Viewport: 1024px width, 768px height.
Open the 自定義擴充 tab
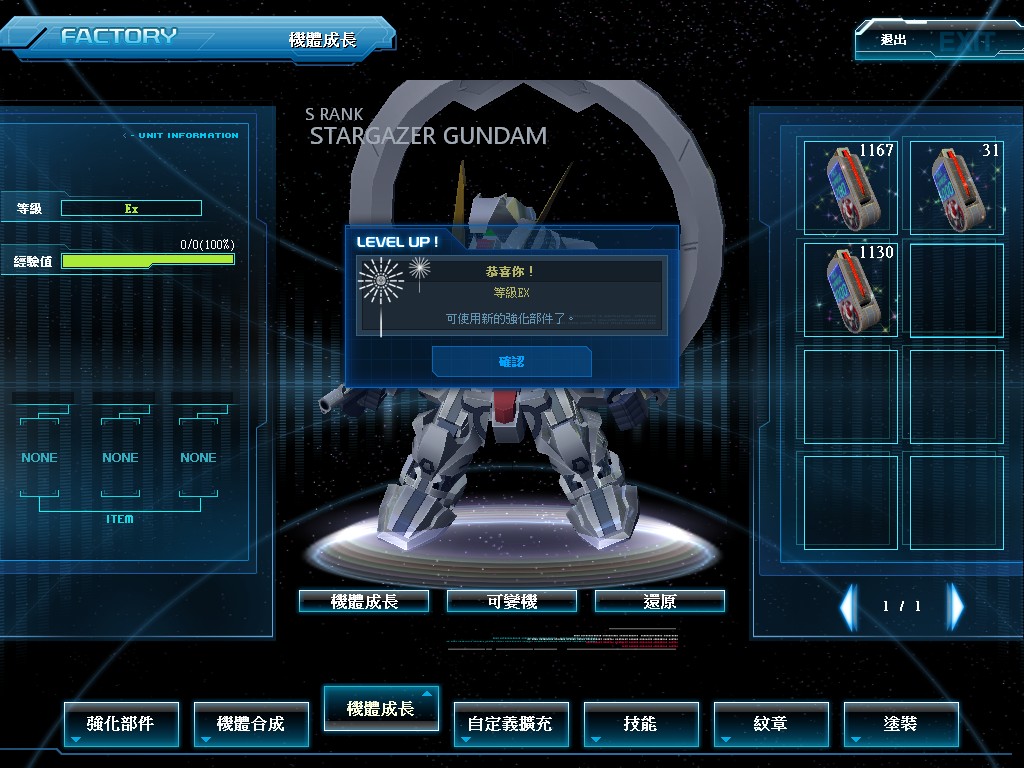[511, 723]
